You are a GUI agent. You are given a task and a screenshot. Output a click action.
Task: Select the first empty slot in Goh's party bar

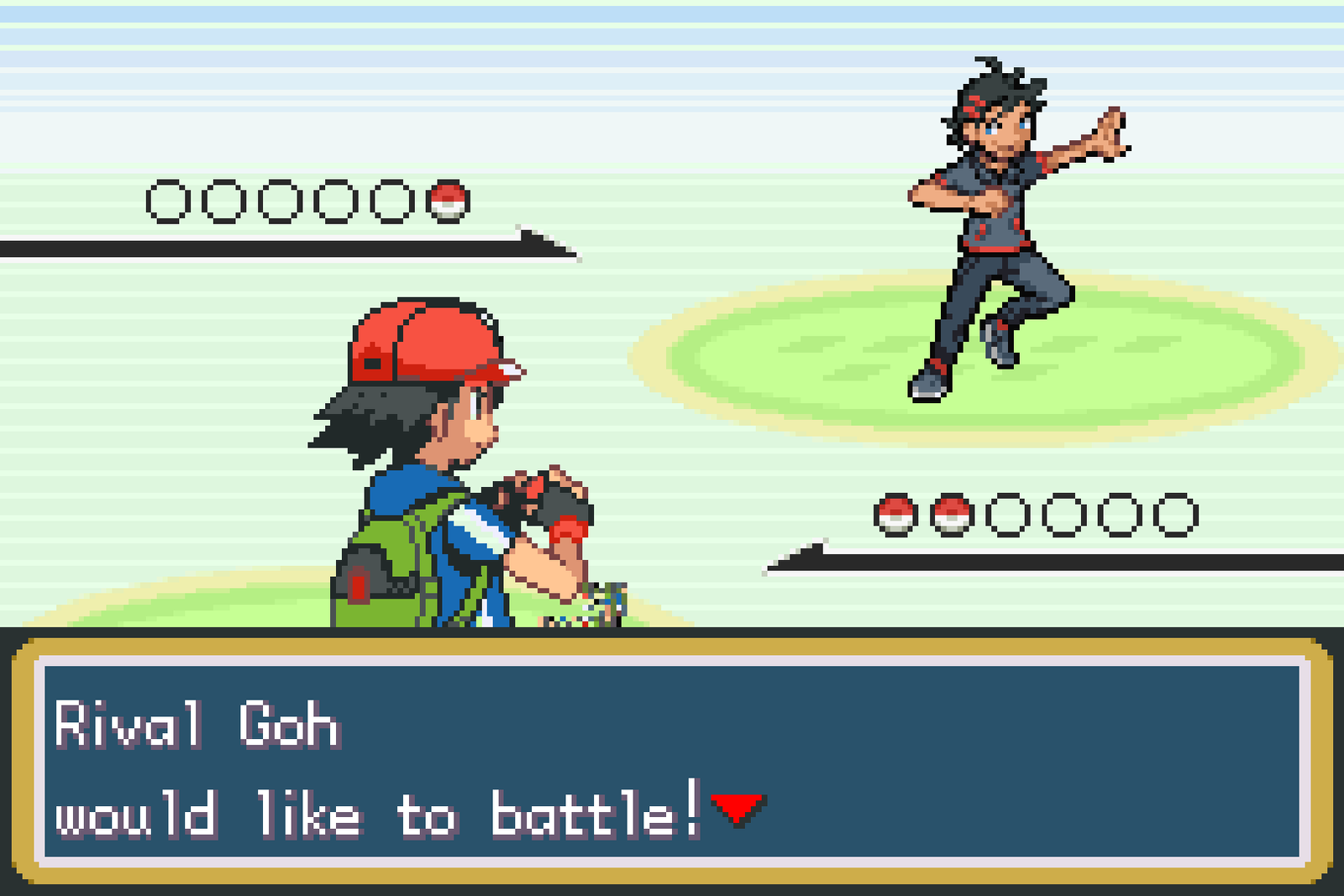point(168,202)
